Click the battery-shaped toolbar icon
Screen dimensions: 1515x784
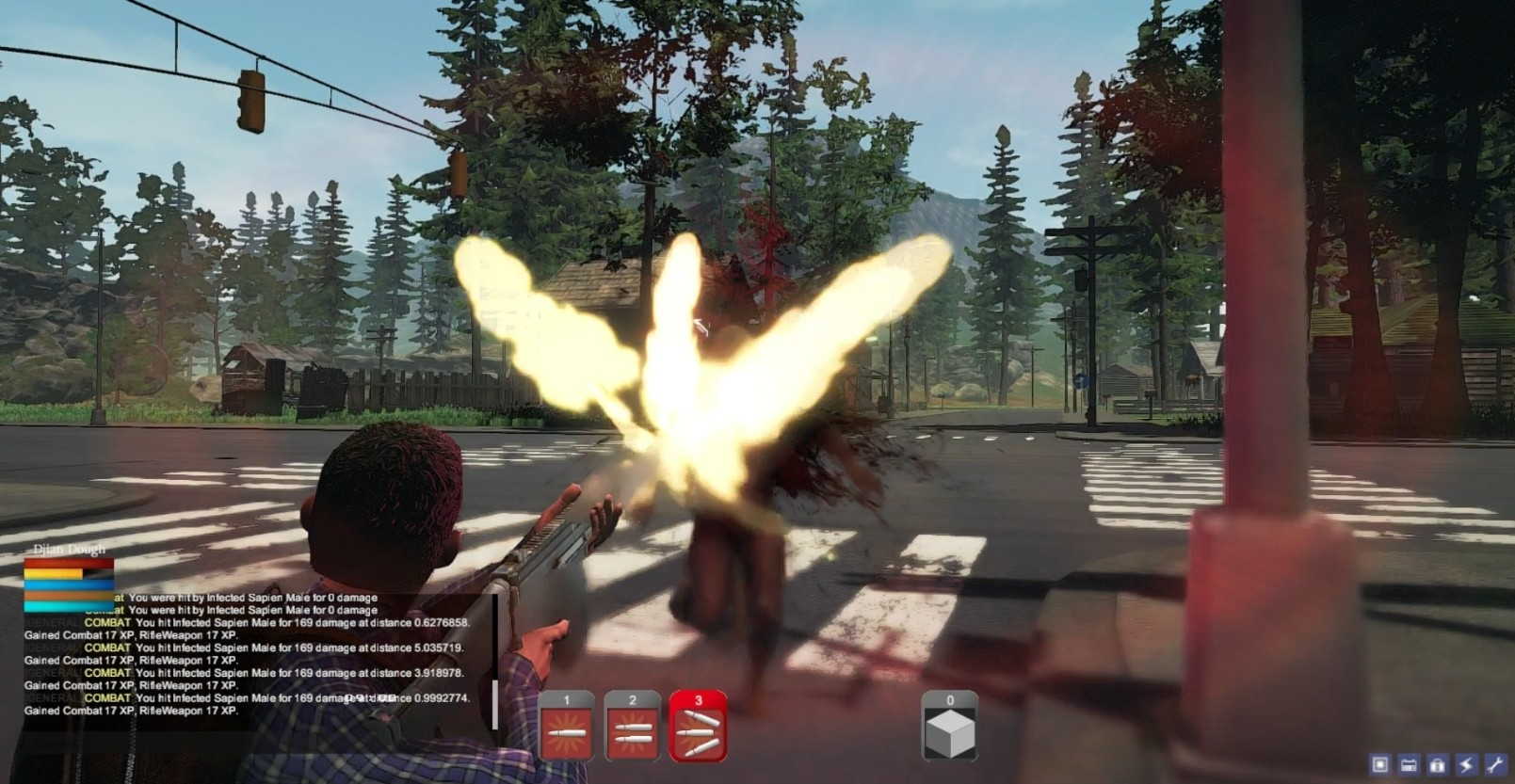[x=1409, y=764]
